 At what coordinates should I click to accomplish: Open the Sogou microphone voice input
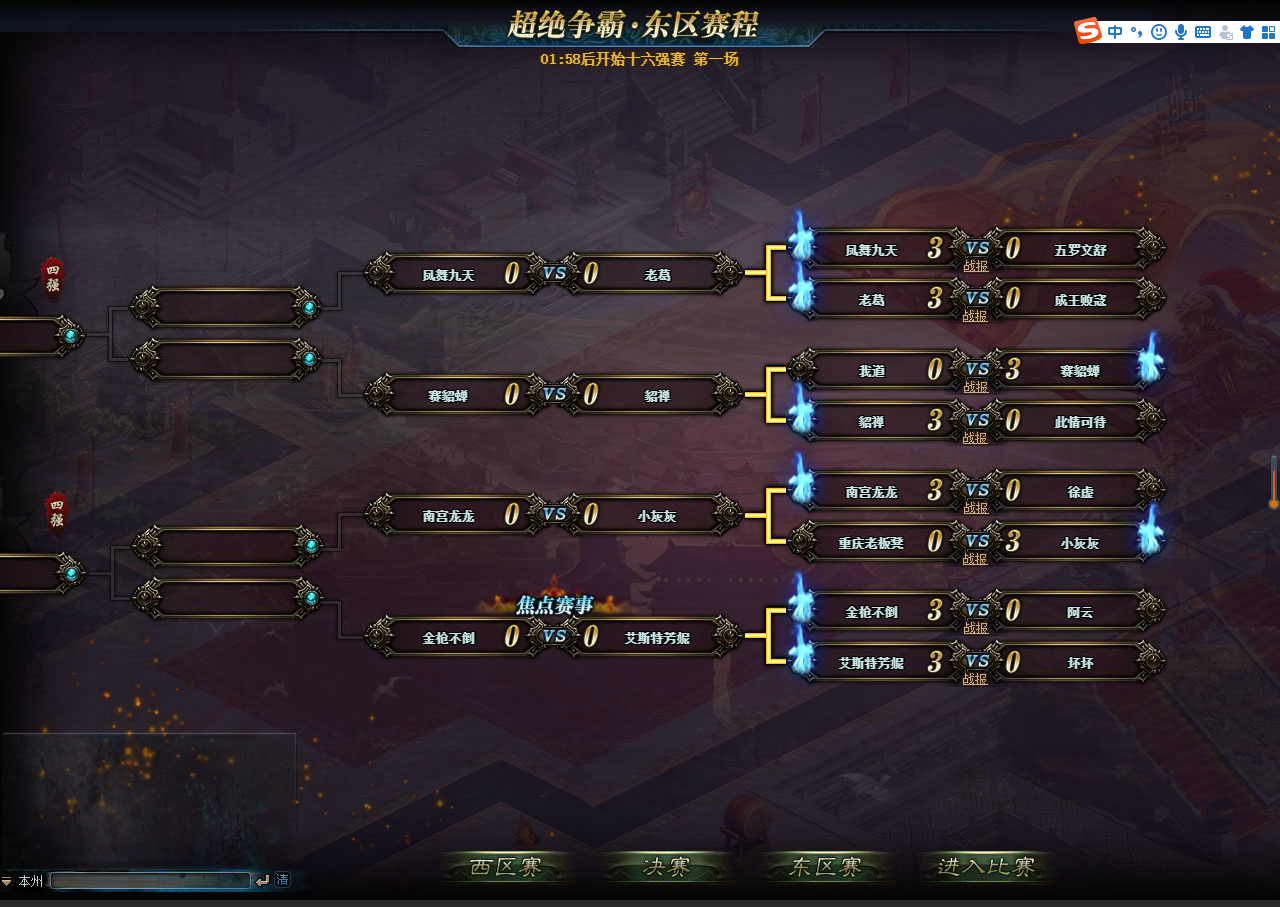(1181, 32)
